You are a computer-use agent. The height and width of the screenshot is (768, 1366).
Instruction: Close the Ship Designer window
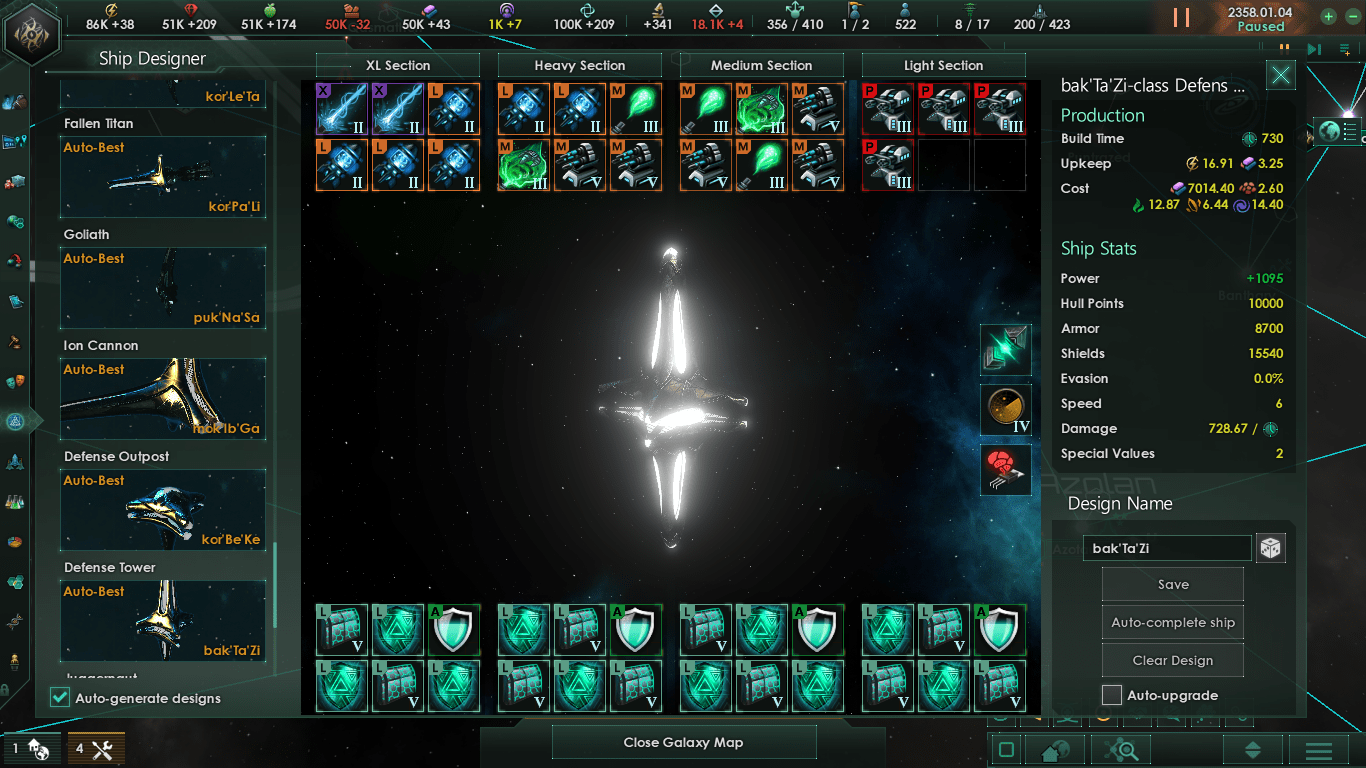click(1281, 75)
